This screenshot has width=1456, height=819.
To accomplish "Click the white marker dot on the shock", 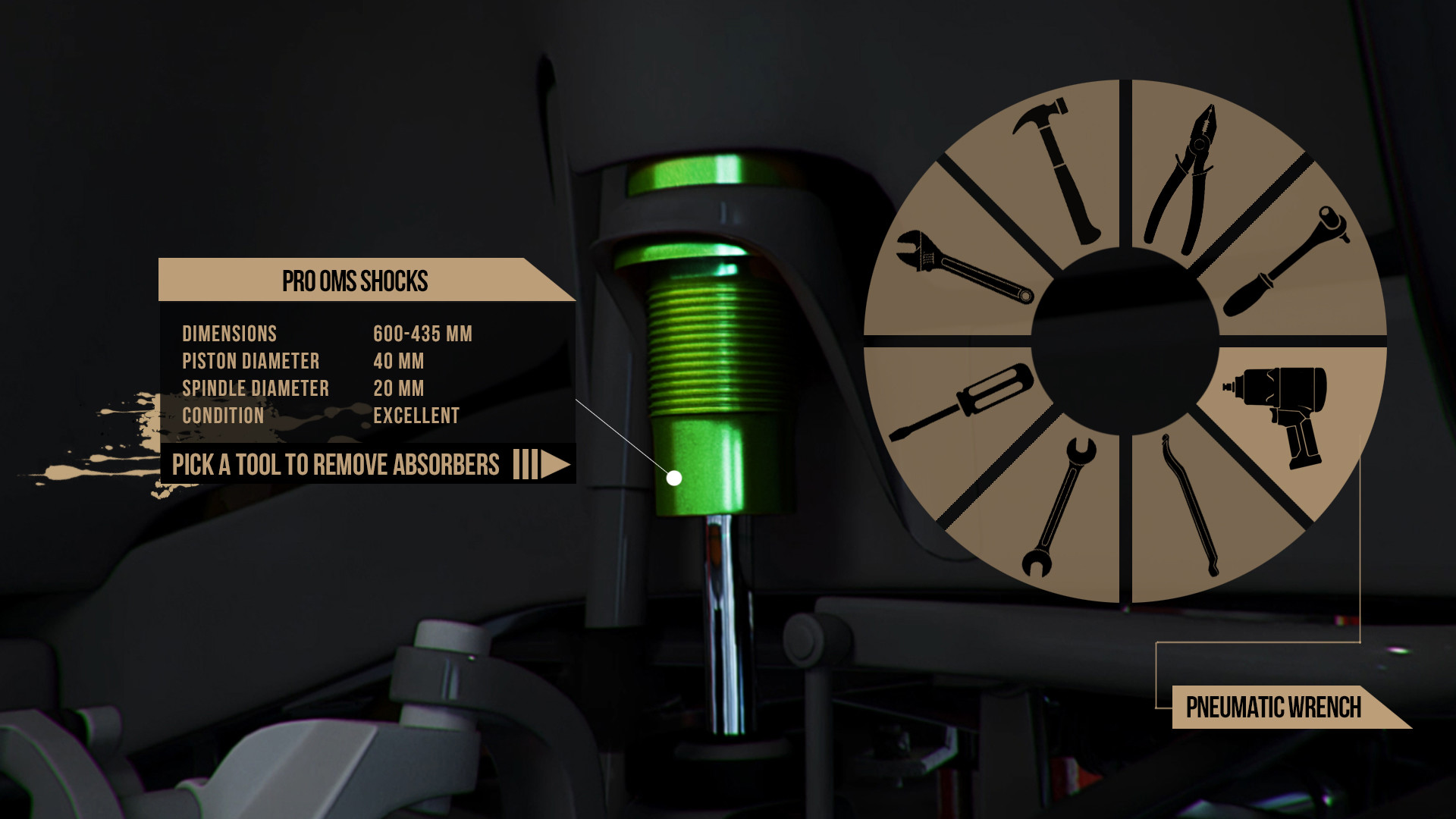I will pos(673,477).
